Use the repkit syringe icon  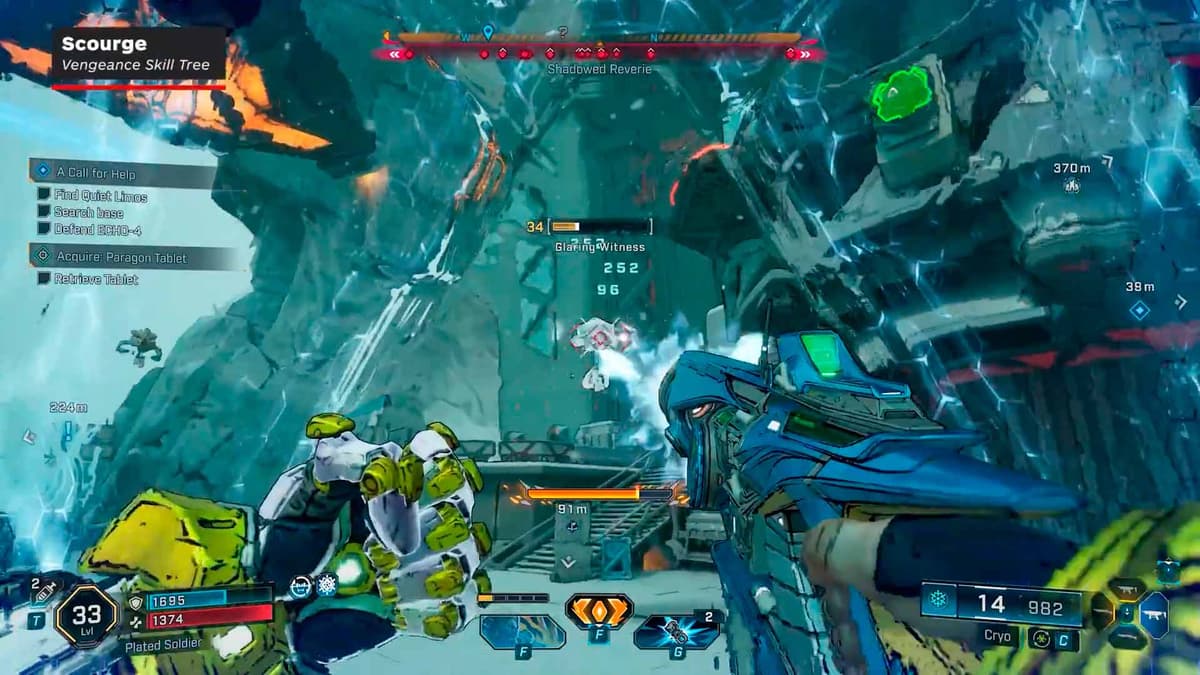43,594
